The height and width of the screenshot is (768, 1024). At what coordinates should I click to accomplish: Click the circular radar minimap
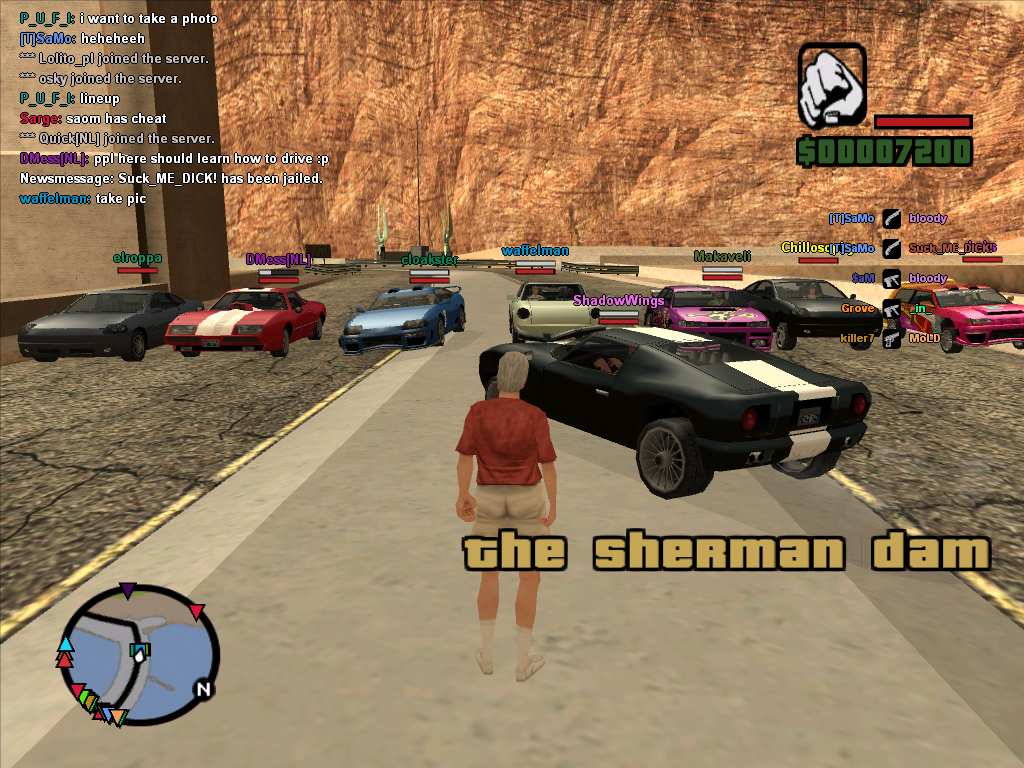coord(138,655)
